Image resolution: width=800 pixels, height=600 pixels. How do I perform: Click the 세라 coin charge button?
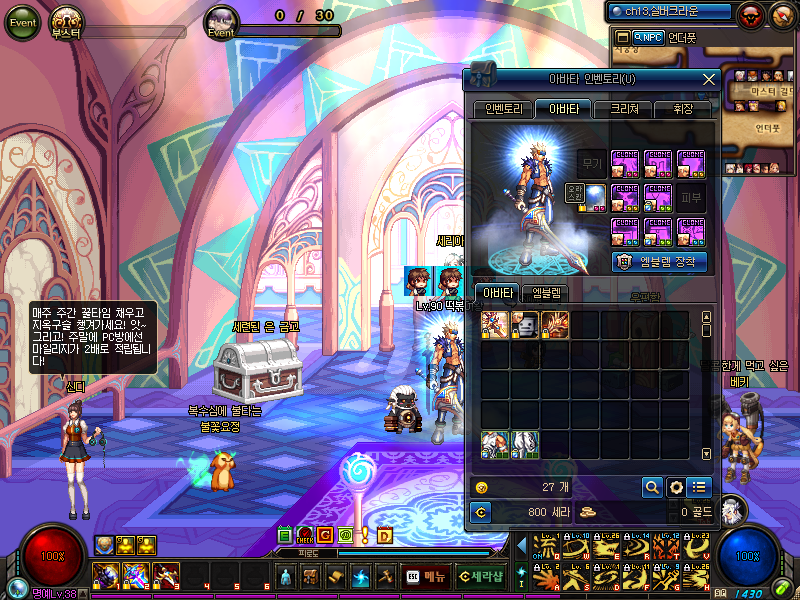click(x=481, y=512)
